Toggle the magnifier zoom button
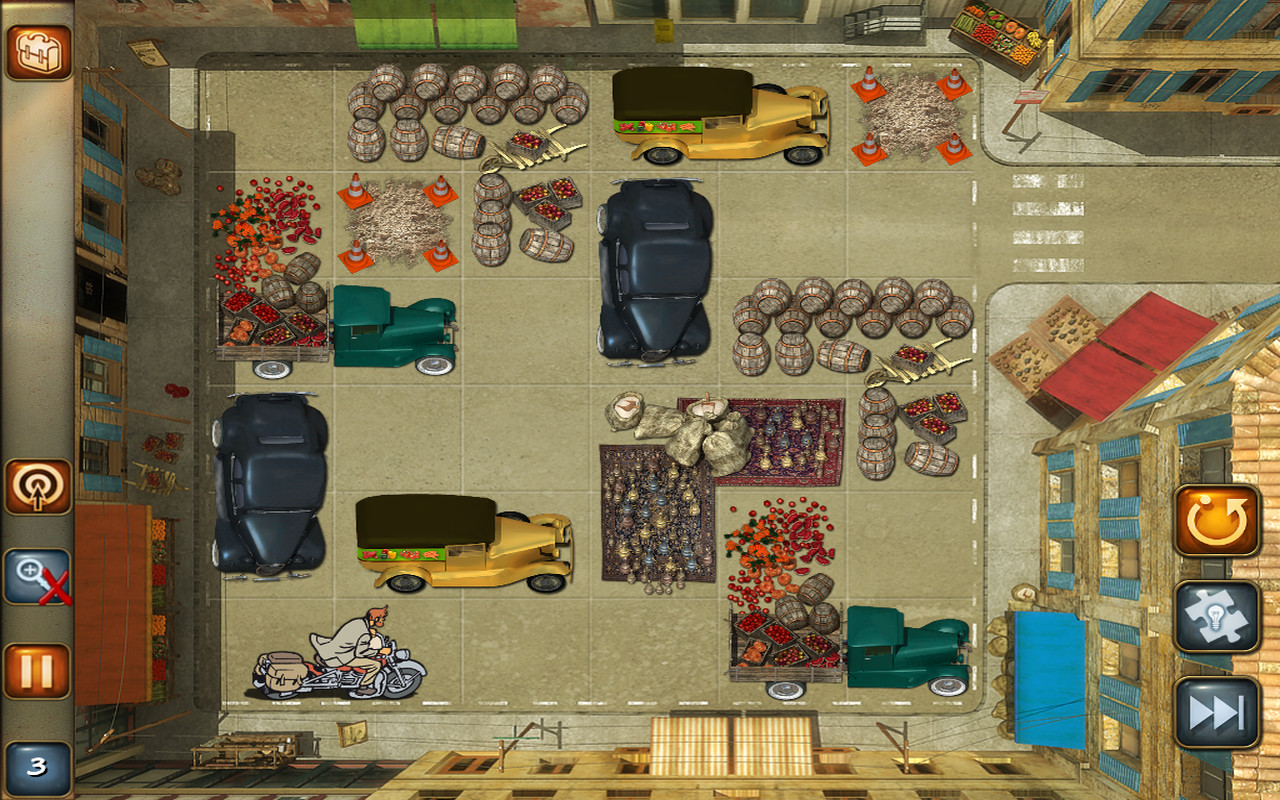This screenshot has width=1280, height=800. tap(38, 577)
